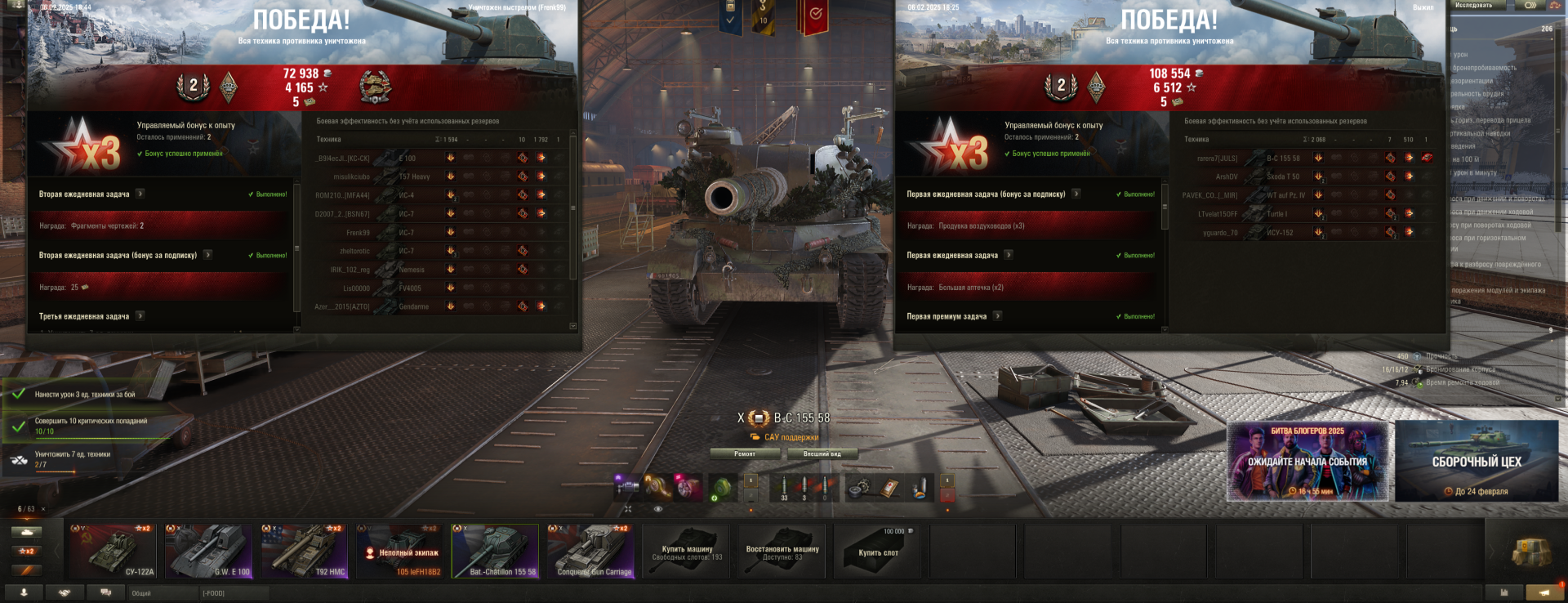Open the Битва блогеров 2025 banner

(1307, 461)
